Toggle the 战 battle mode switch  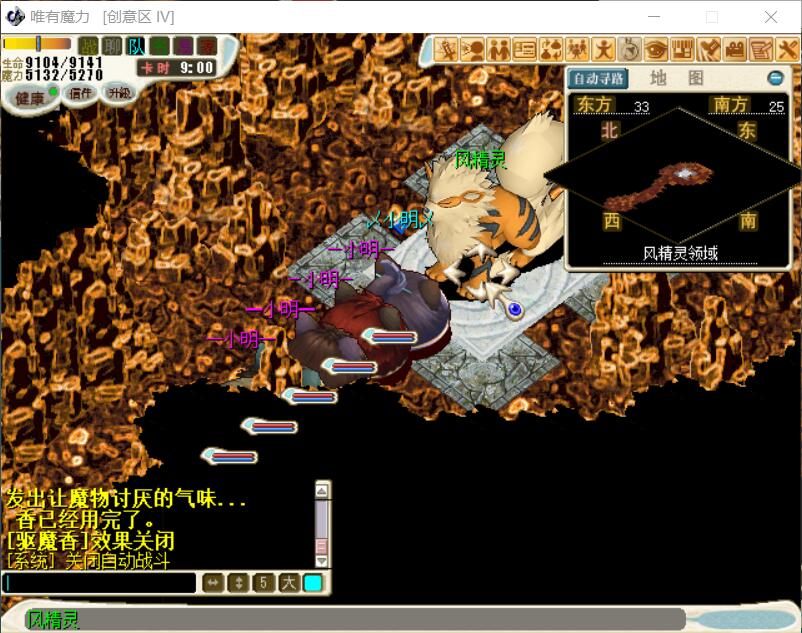[x=89, y=45]
